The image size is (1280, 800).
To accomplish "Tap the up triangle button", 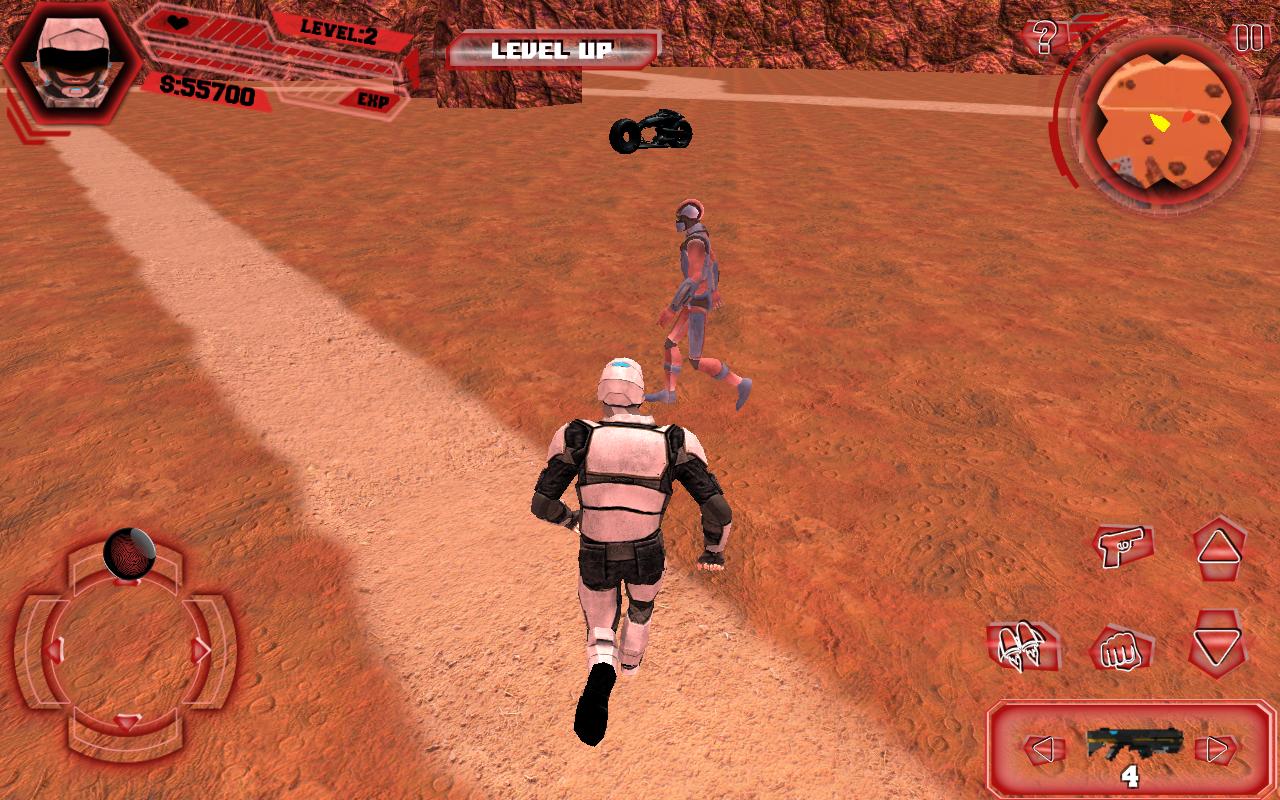I will tap(1219, 548).
